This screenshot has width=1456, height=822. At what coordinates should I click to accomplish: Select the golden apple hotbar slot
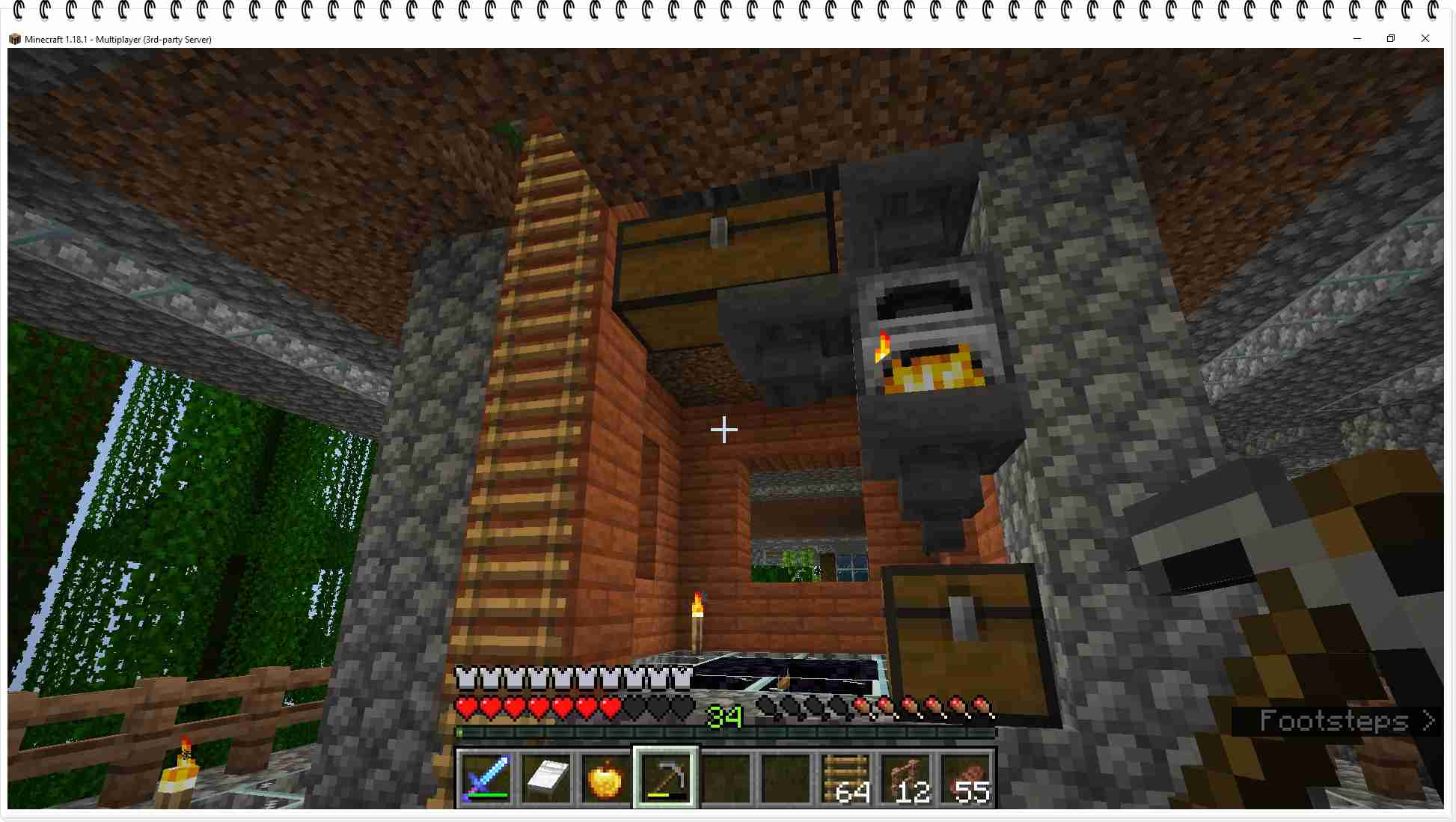605,779
